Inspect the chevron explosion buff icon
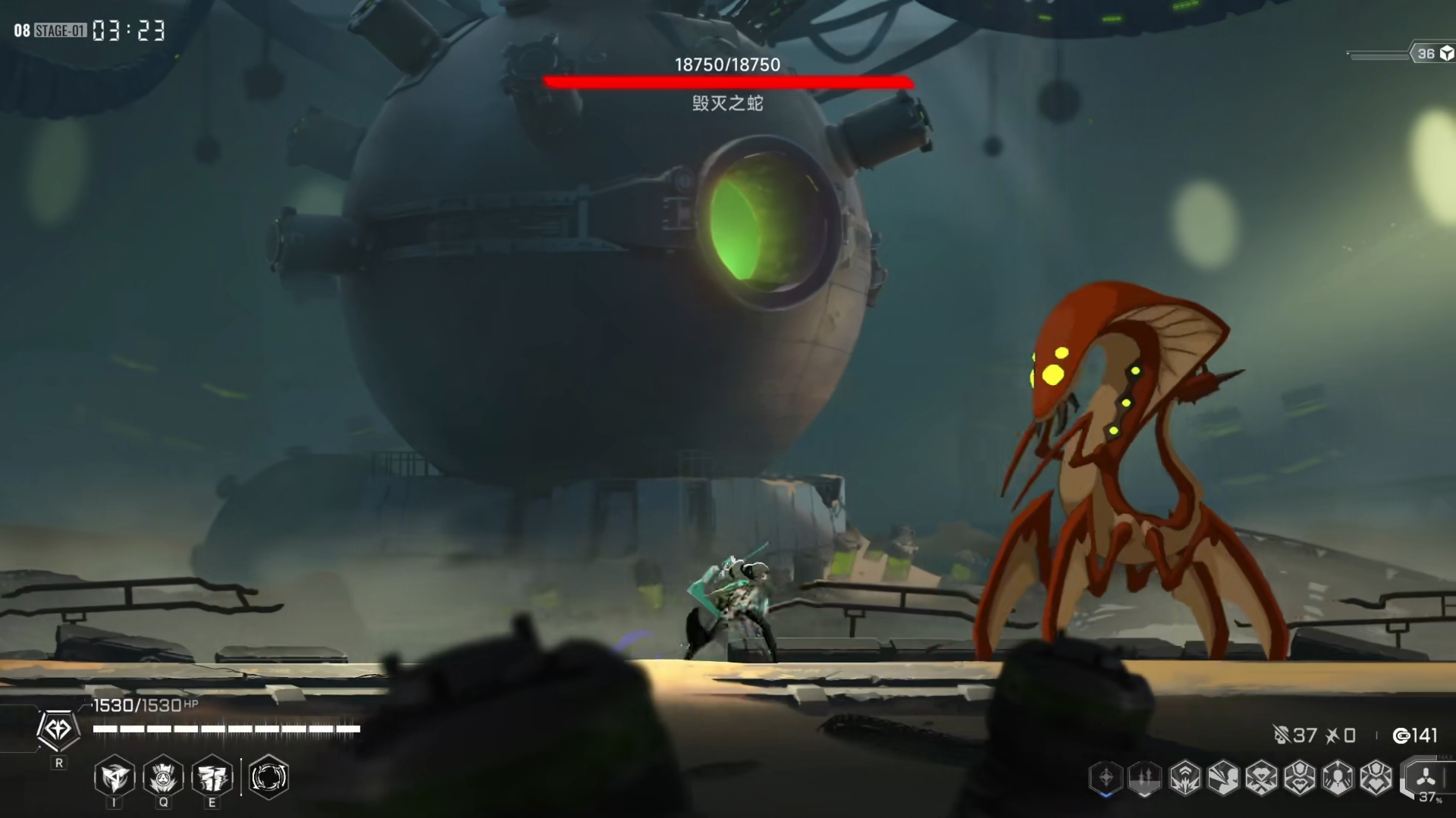 (x=1184, y=778)
